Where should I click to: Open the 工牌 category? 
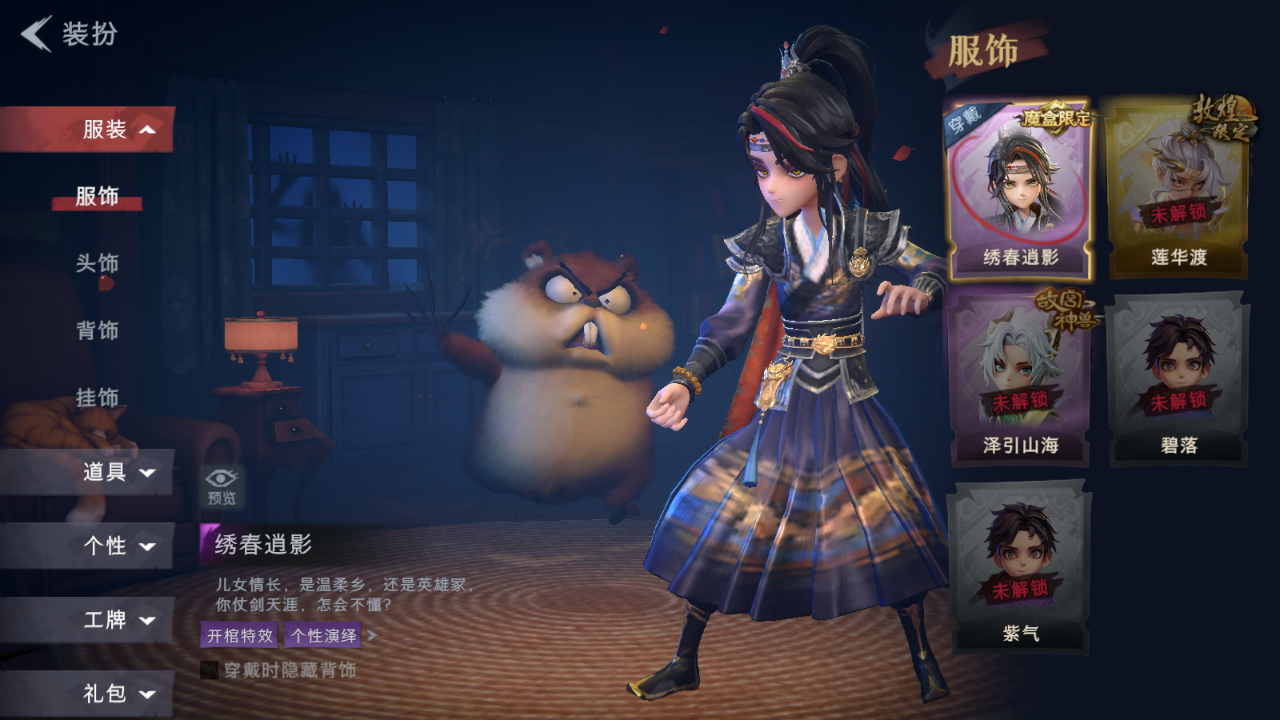pyautogui.click(x=118, y=620)
